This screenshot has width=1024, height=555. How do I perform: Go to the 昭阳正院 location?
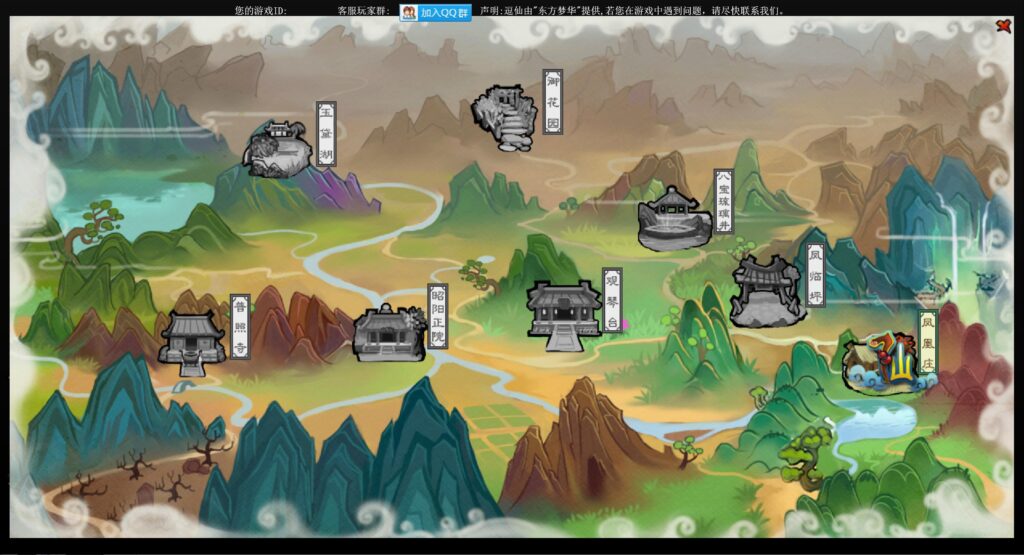pyautogui.click(x=389, y=333)
